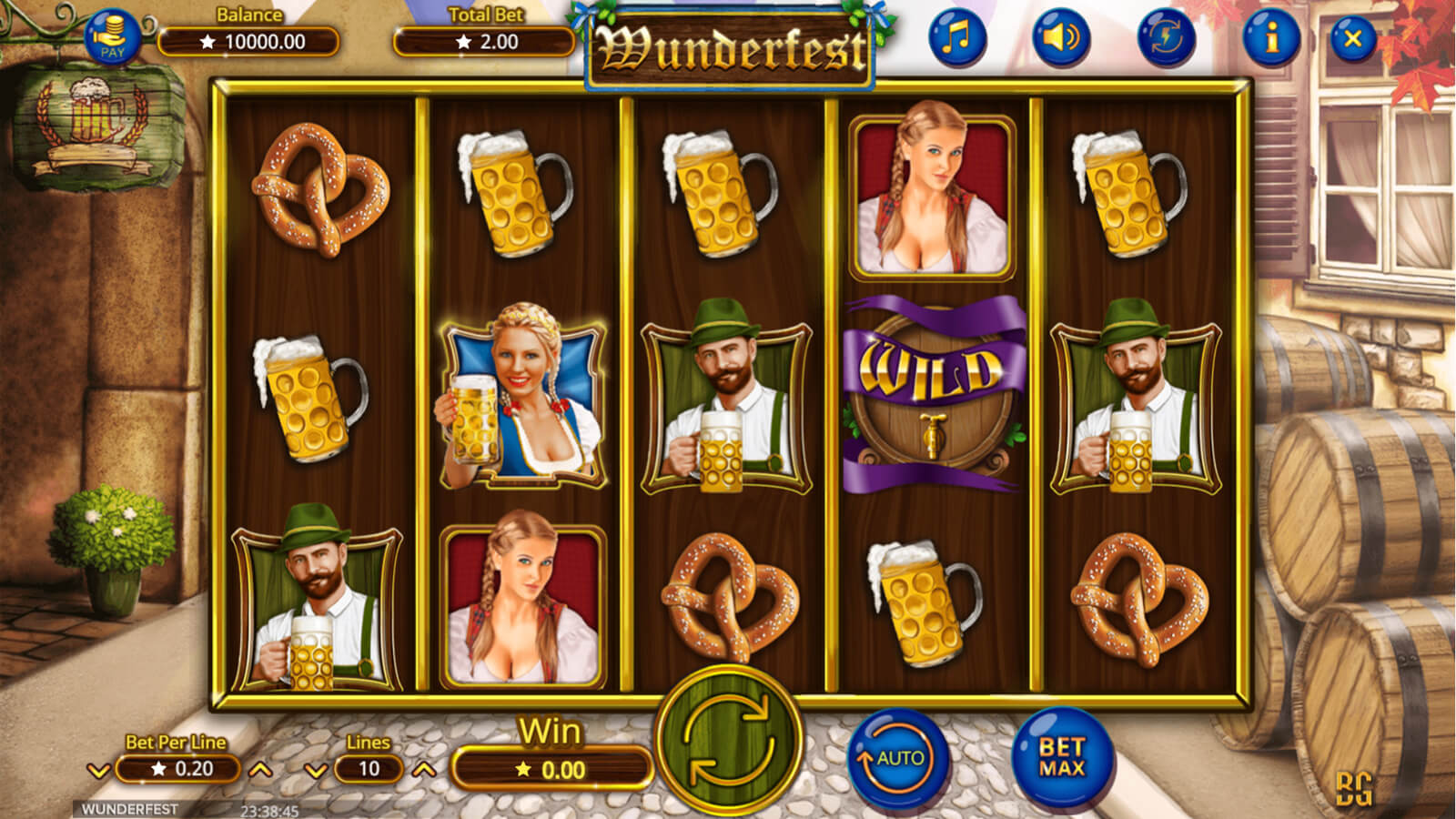The height and width of the screenshot is (819, 1456).
Task: Toggle the music note button
Action: 956,38
